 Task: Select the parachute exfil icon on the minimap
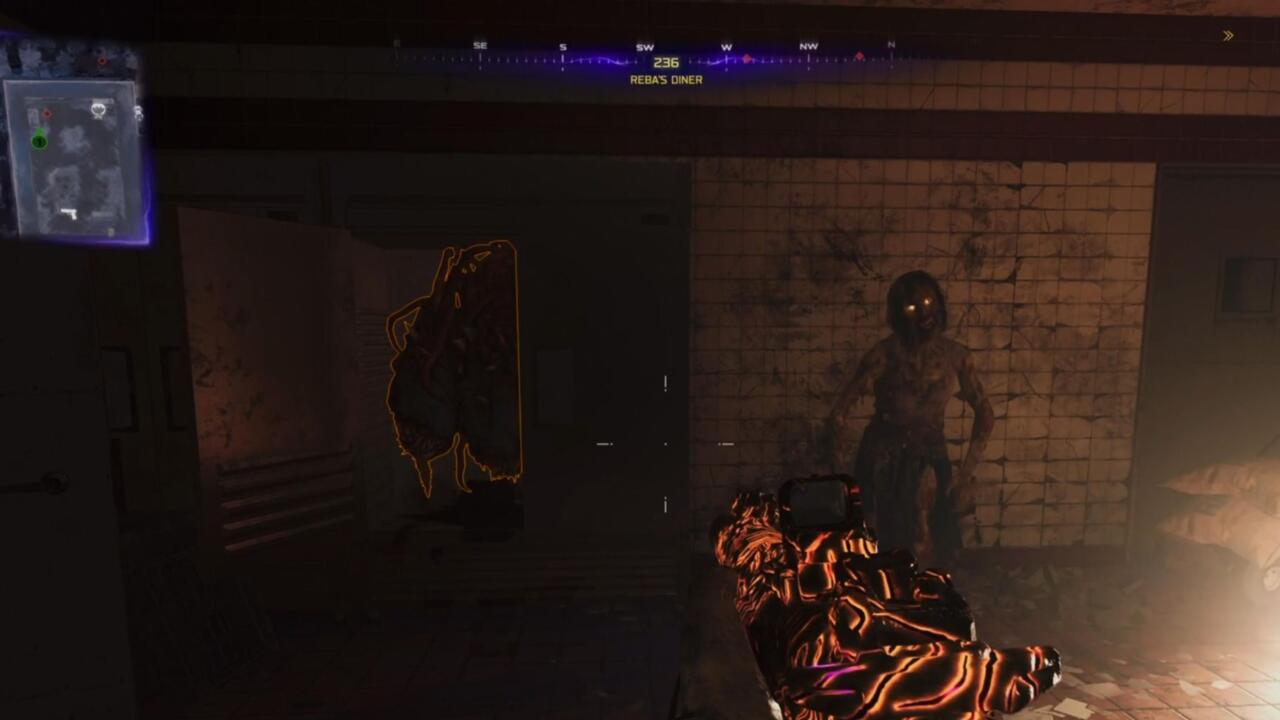99,110
